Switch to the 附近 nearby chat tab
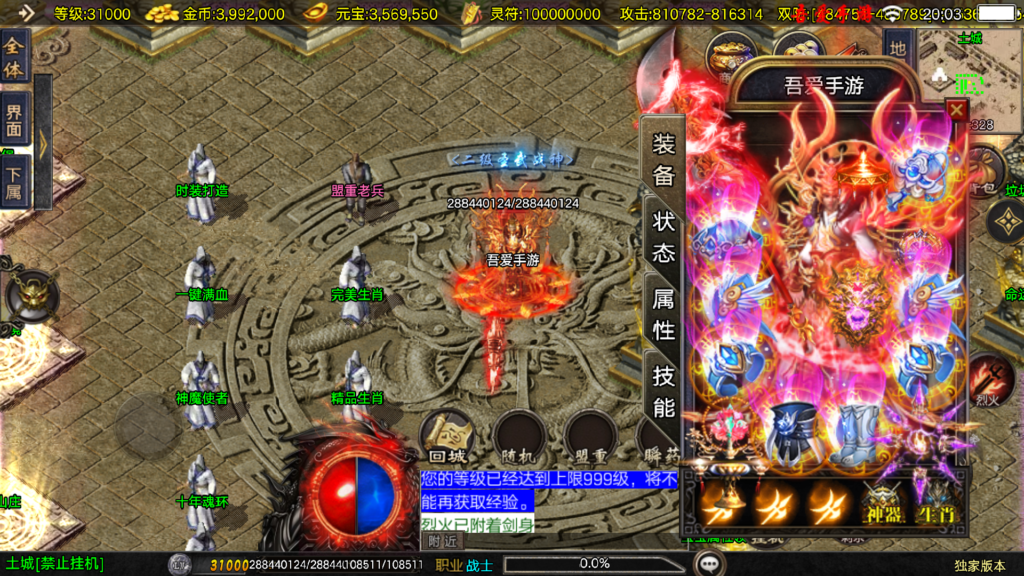This screenshot has height=576, width=1024. [x=445, y=541]
